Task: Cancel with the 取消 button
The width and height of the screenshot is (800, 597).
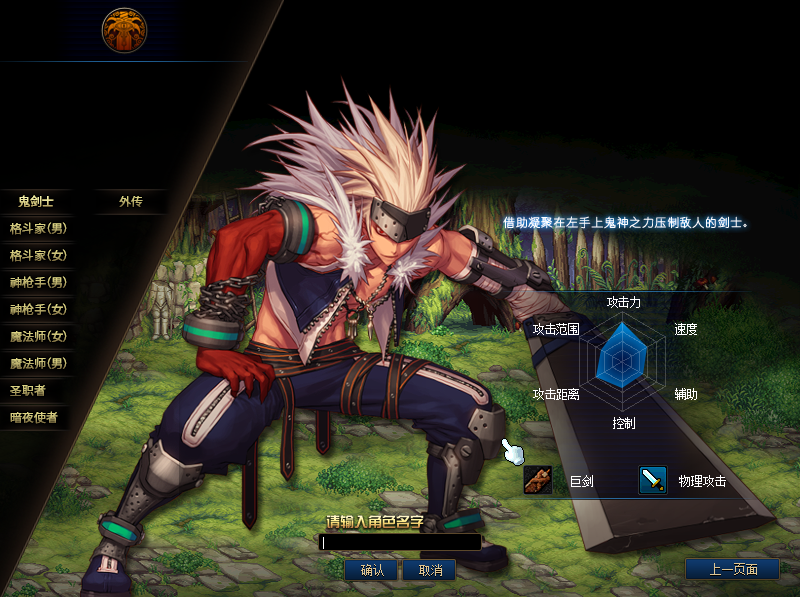Action: coord(431,570)
